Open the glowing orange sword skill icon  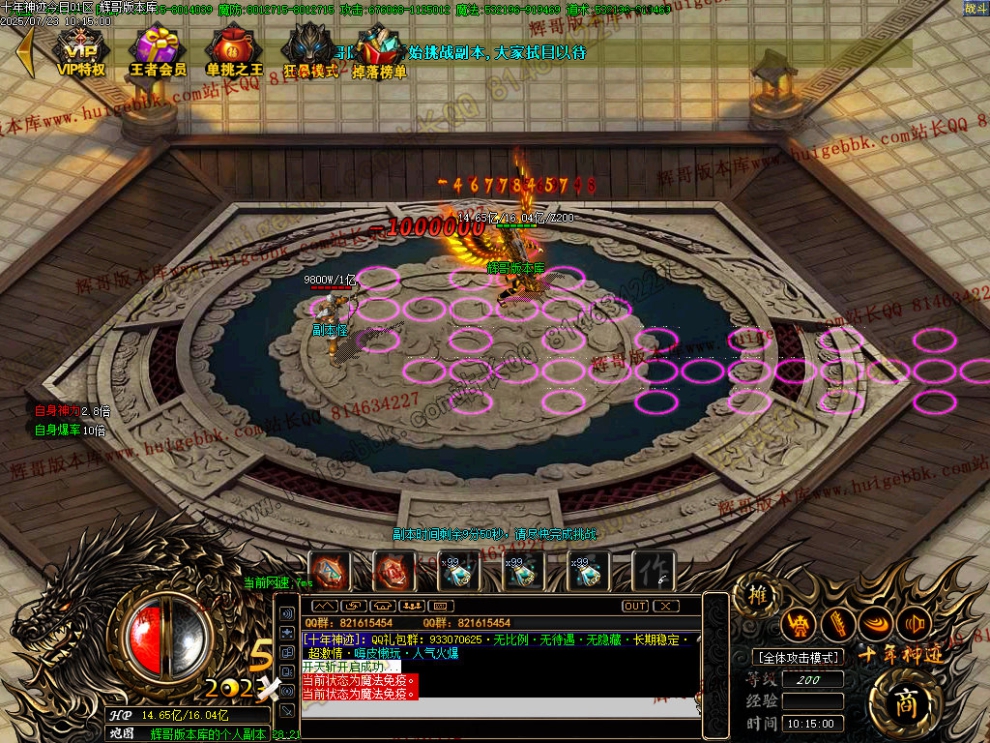837,624
